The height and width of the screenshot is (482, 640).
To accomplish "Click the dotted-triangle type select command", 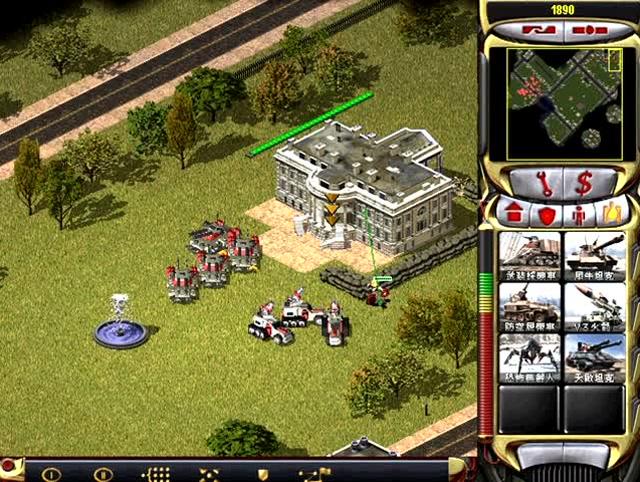I will (x=156, y=474).
